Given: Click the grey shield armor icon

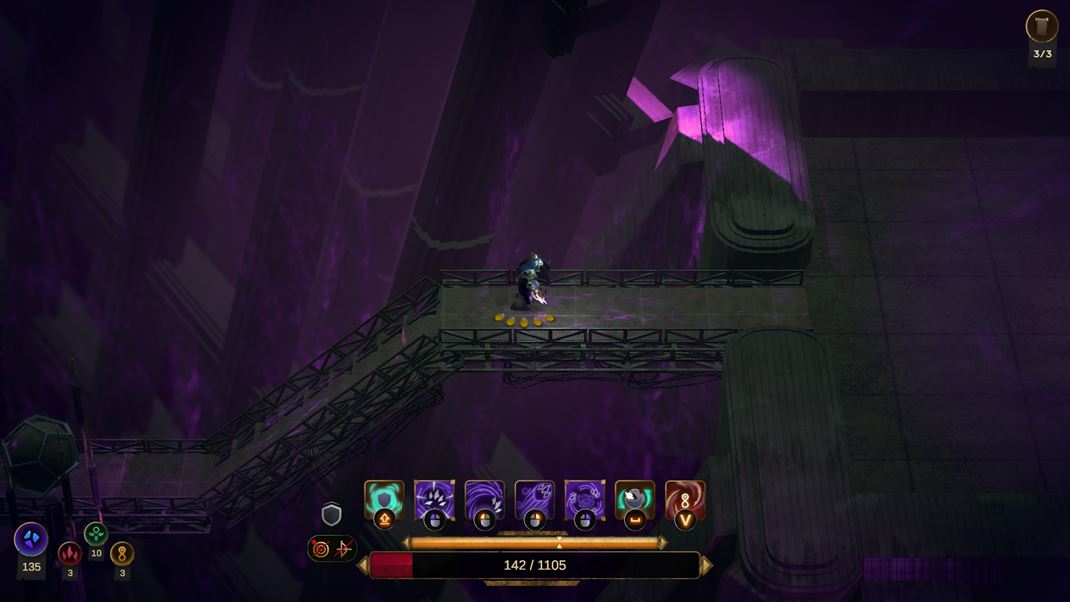Looking at the screenshot, I should coord(332,515).
